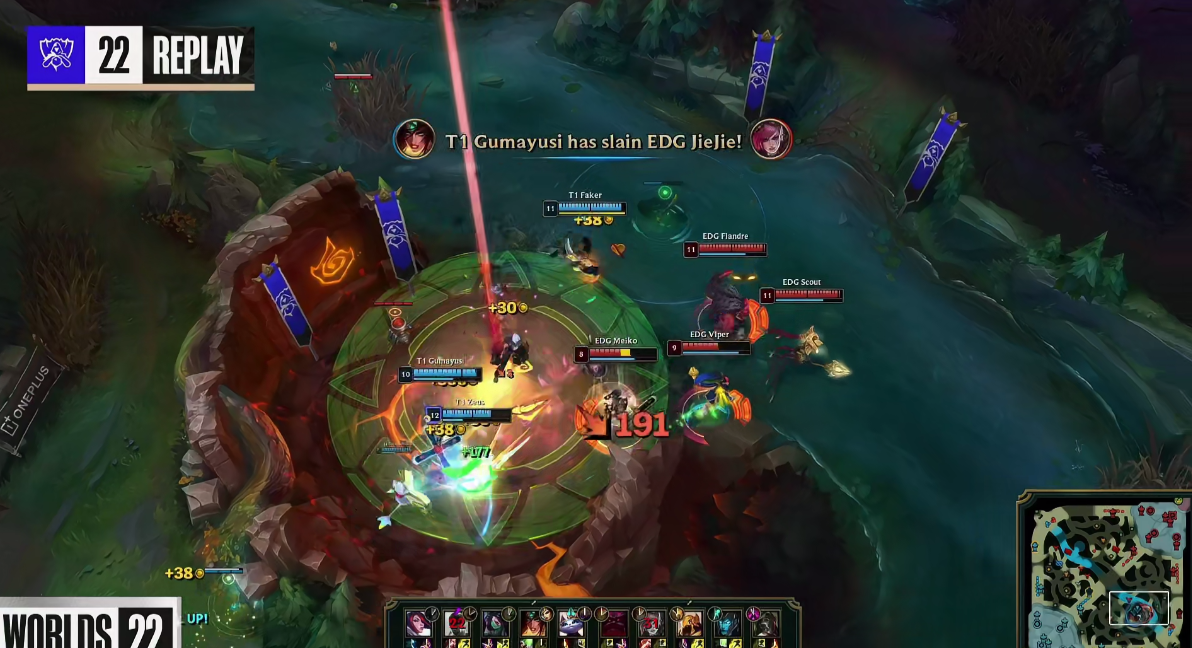Select the Aatrox champion portrait
Viewport: 1192px width, 648px height.
coord(612,622)
